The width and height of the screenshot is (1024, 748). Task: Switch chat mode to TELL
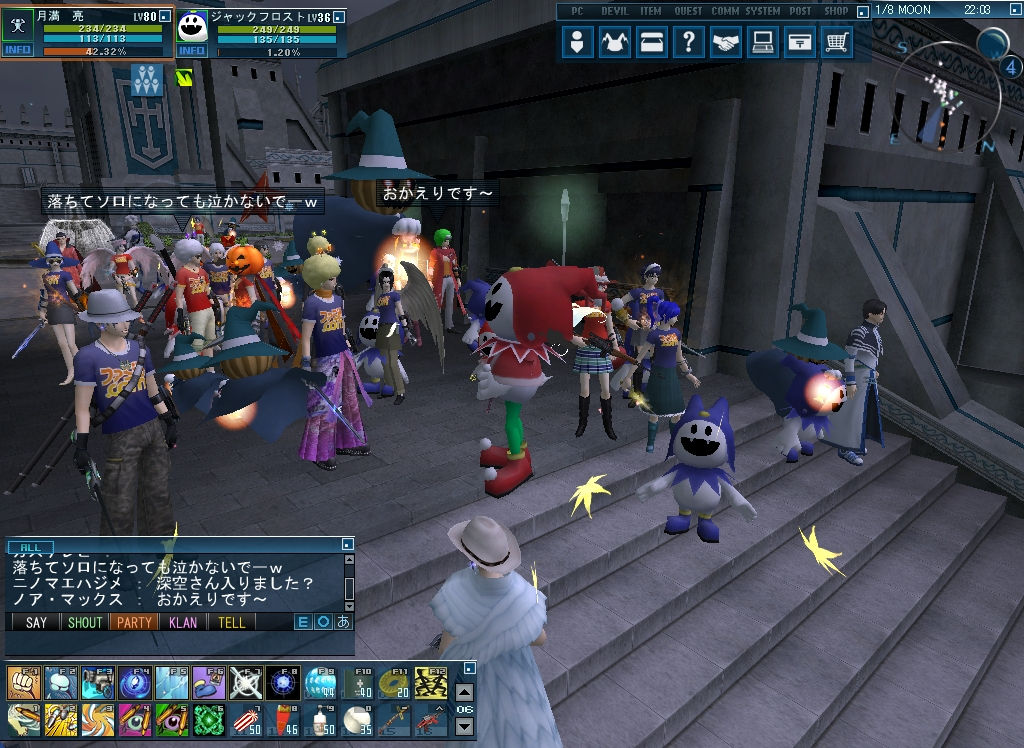[232, 622]
